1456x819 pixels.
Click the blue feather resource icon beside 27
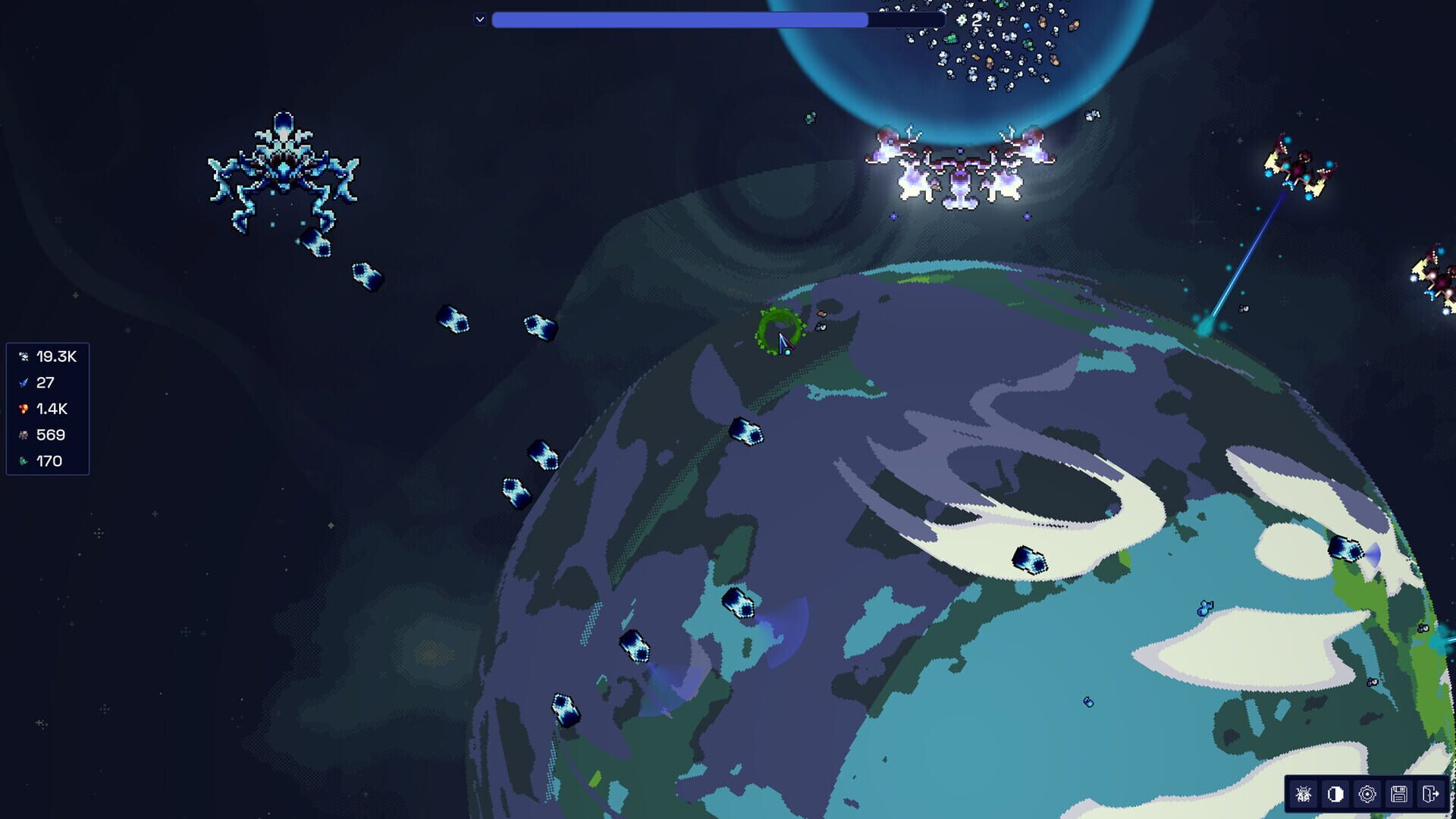click(x=24, y=381)
